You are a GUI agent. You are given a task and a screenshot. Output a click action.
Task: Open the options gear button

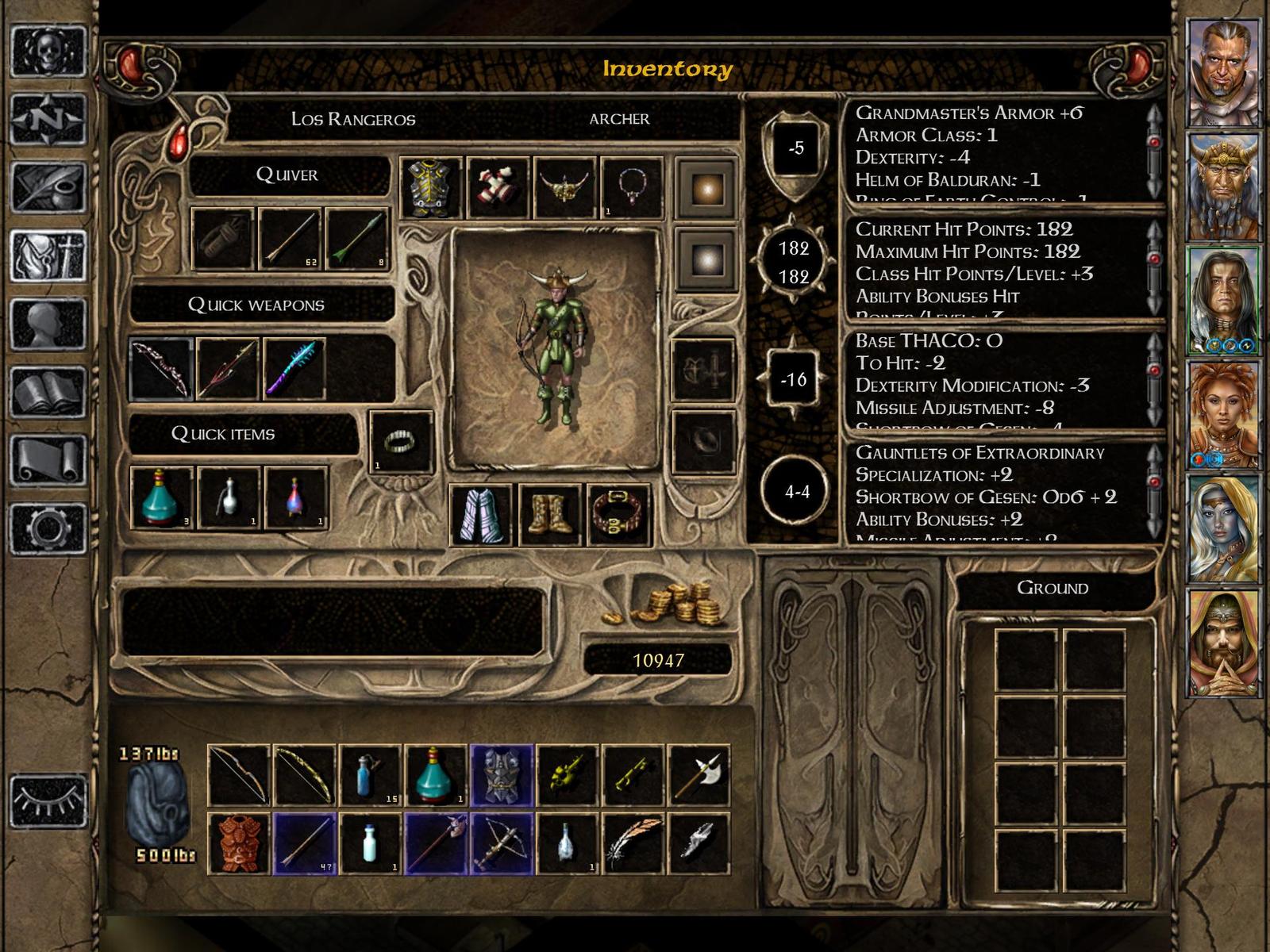(x=48, y=528)
